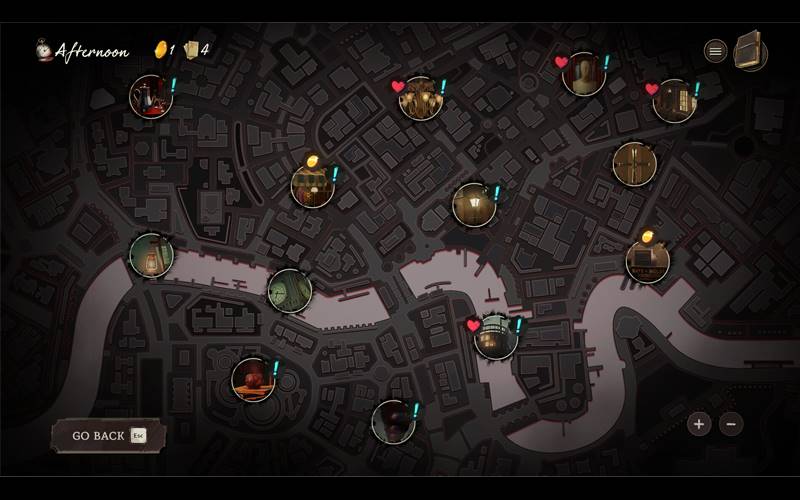Zoom out of the city map
The width and height of the screenshot is (800, 500).
(731, 424)
